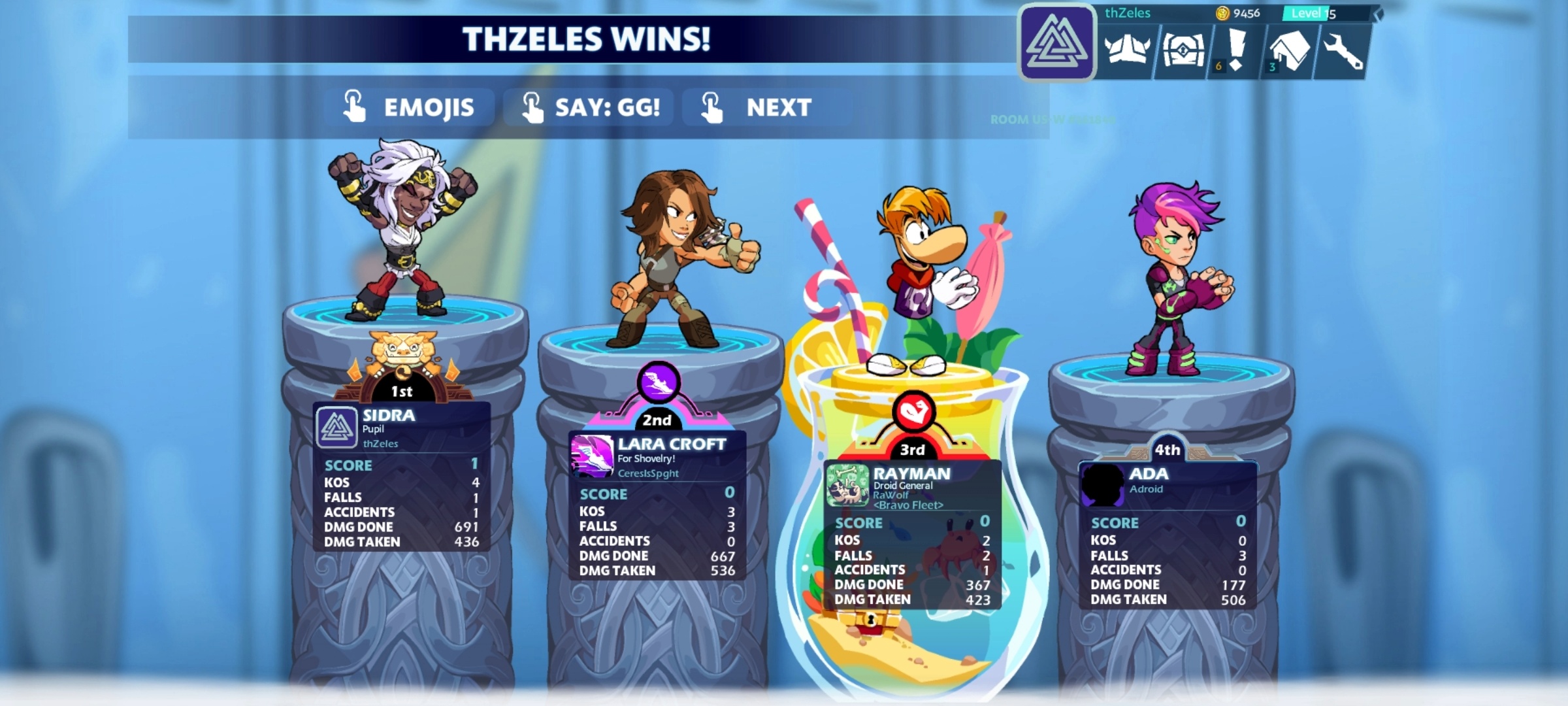This screenshot has height=706, width=1568.
Task: Open thZeles profile avatar
Action: pos(1056,43)
